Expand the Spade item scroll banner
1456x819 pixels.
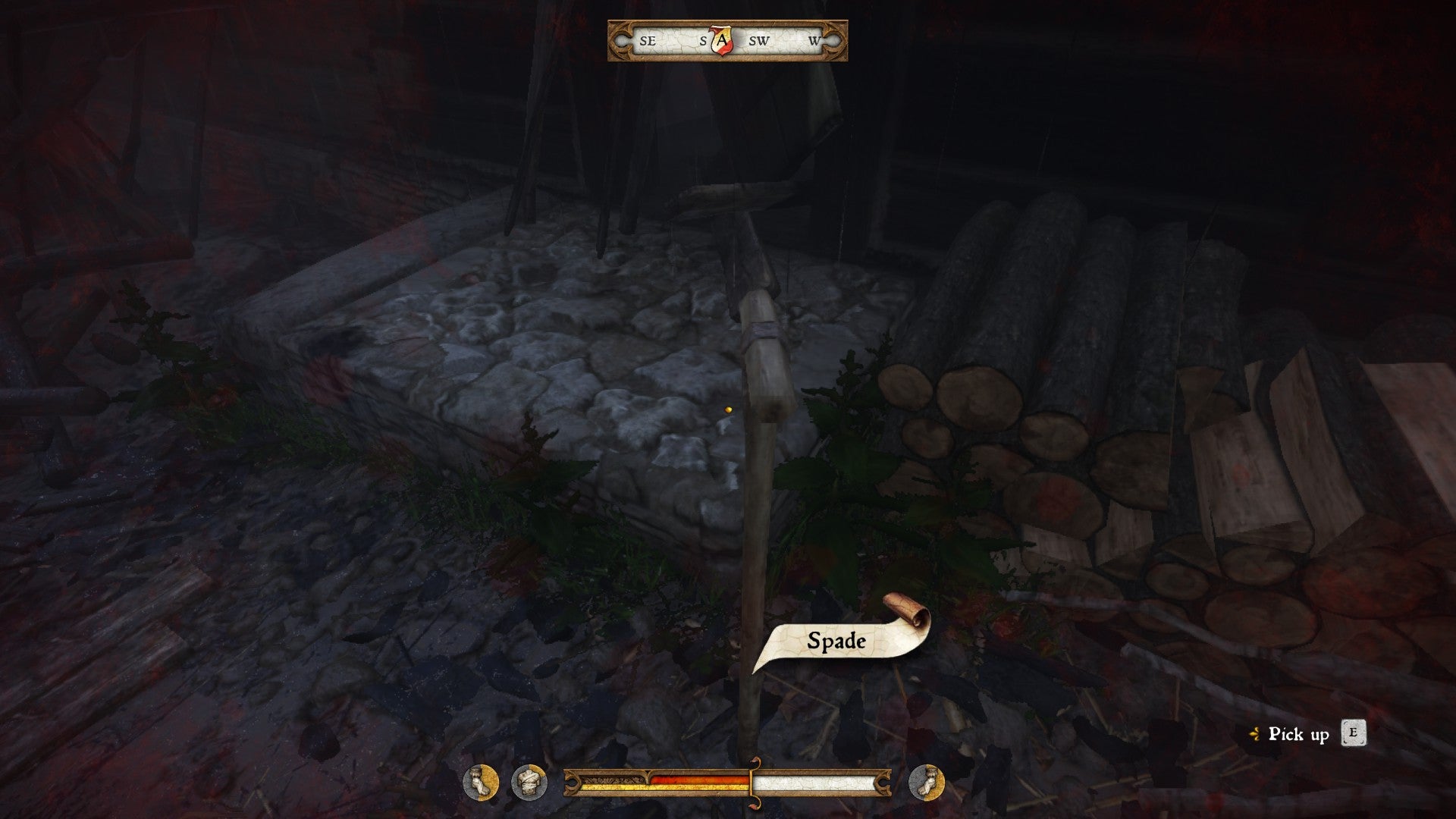[x=836, y=640]
